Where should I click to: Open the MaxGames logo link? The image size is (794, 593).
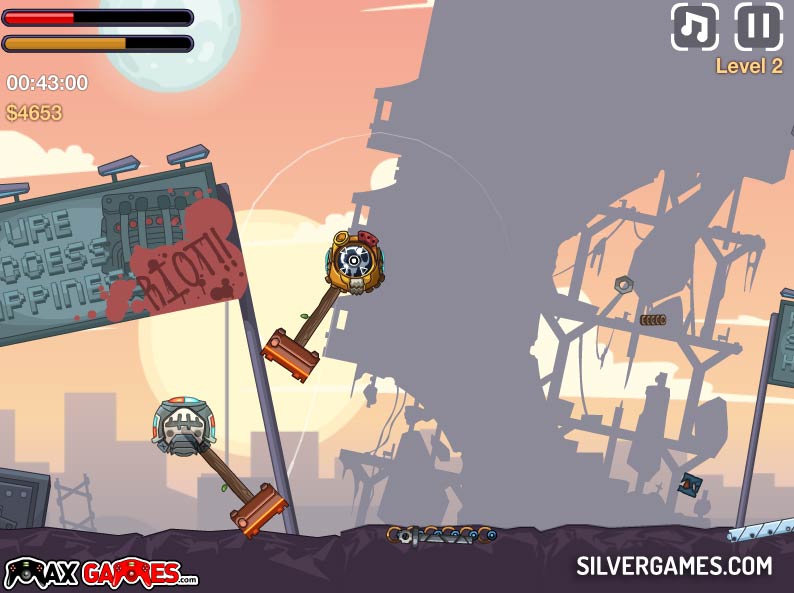tap(100, 573)
